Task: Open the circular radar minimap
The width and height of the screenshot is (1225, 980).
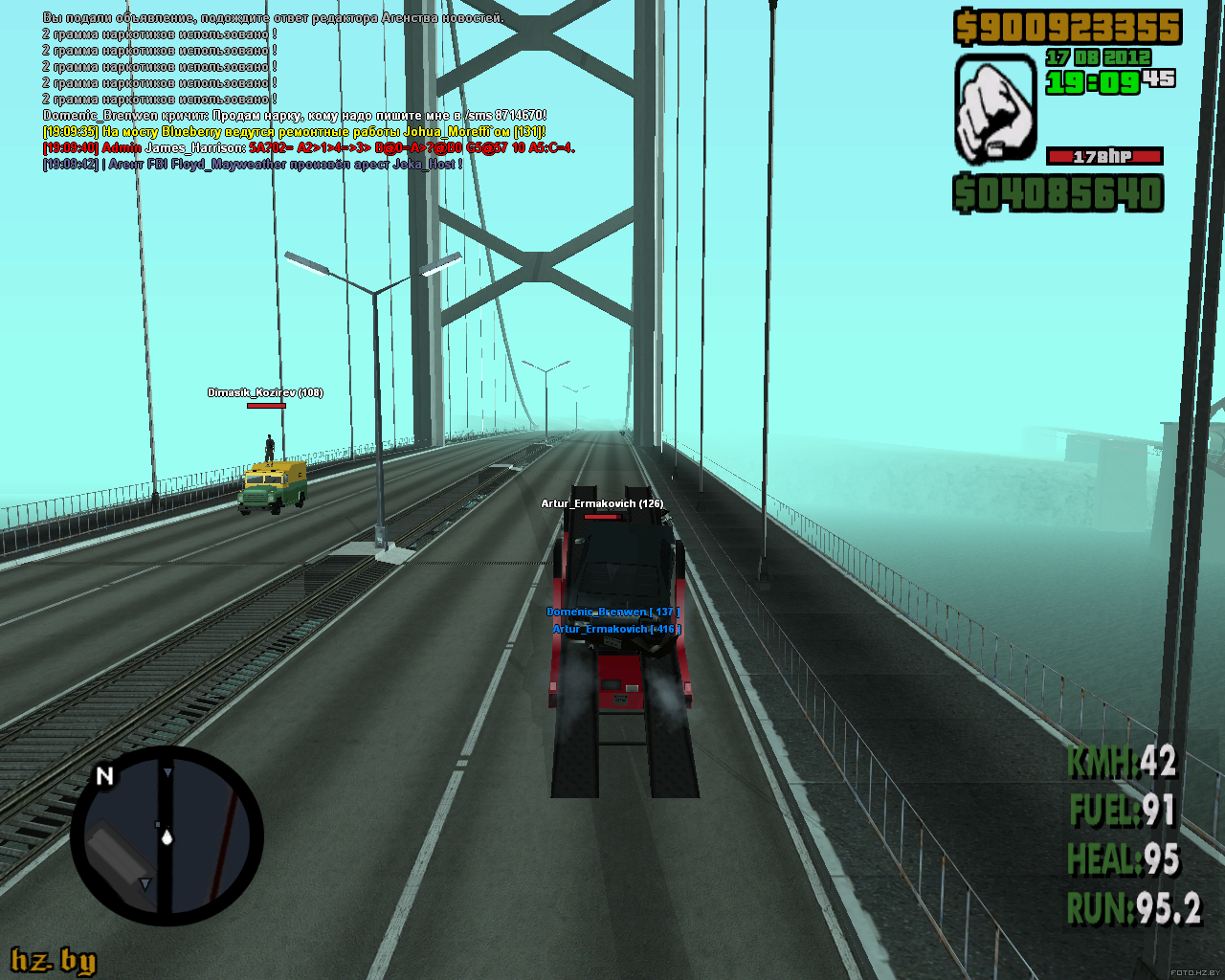Action: 167,837
